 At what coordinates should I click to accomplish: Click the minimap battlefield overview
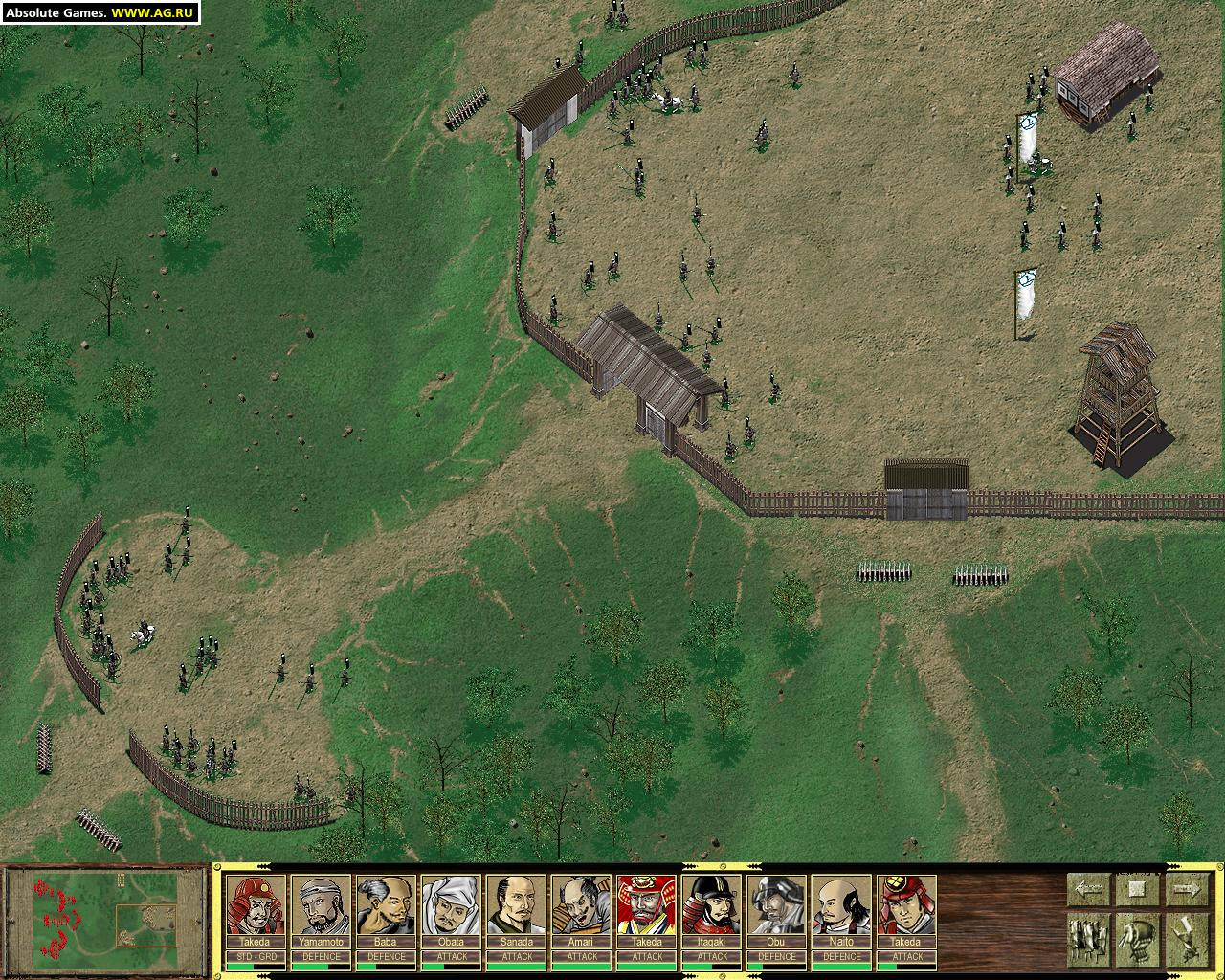click(x=105, y=919)
